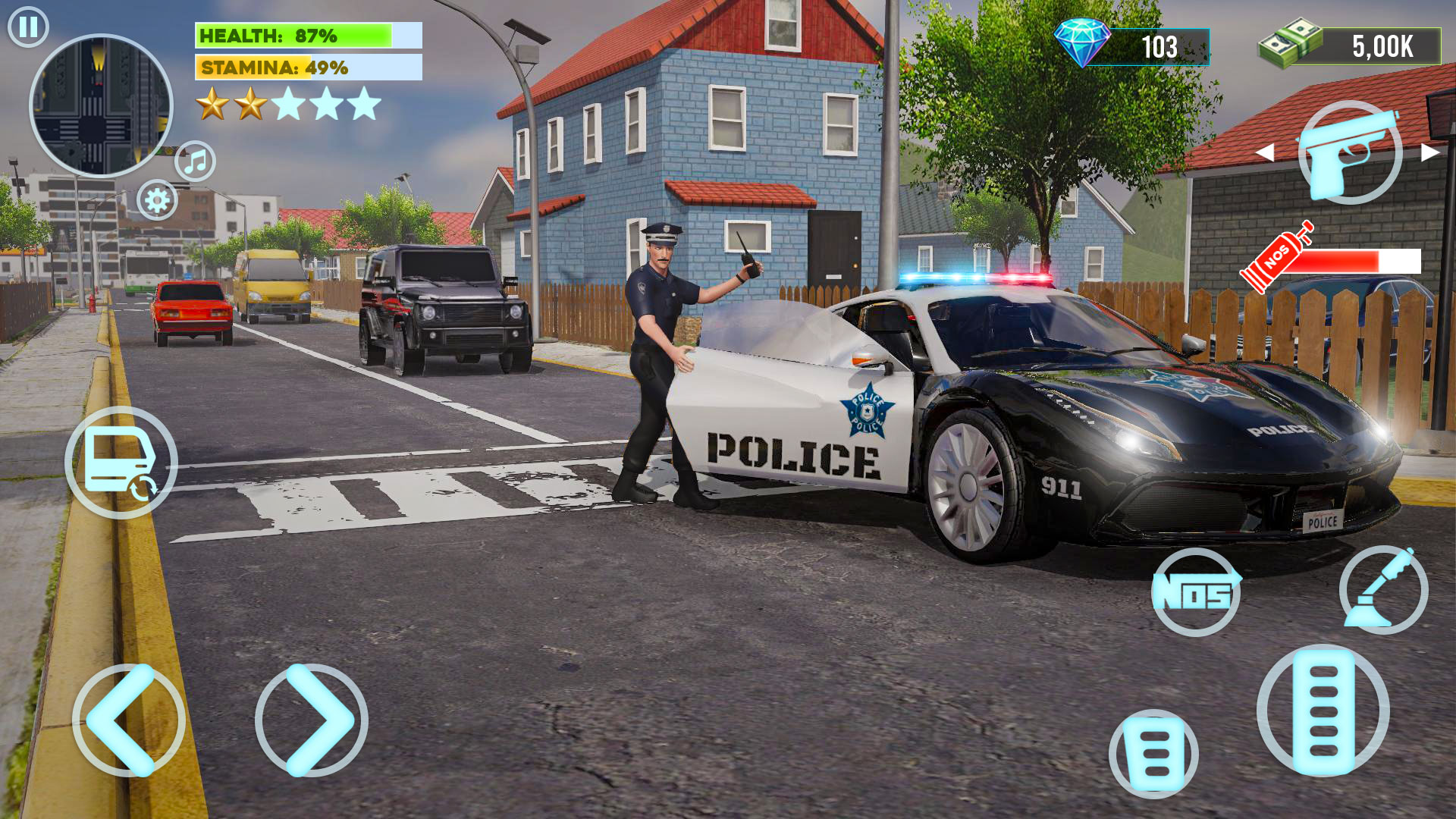This screenshot has width=1456, height=819.
Task: Open settings with the gear icon
Action: [157, 200]
